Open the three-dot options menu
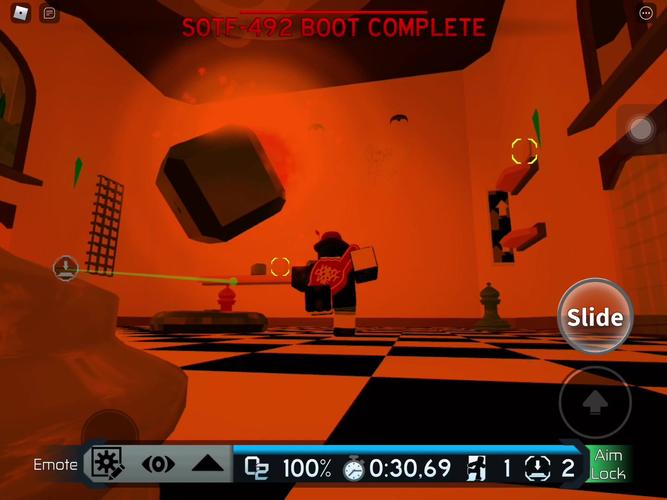 (x=645, y=13)
